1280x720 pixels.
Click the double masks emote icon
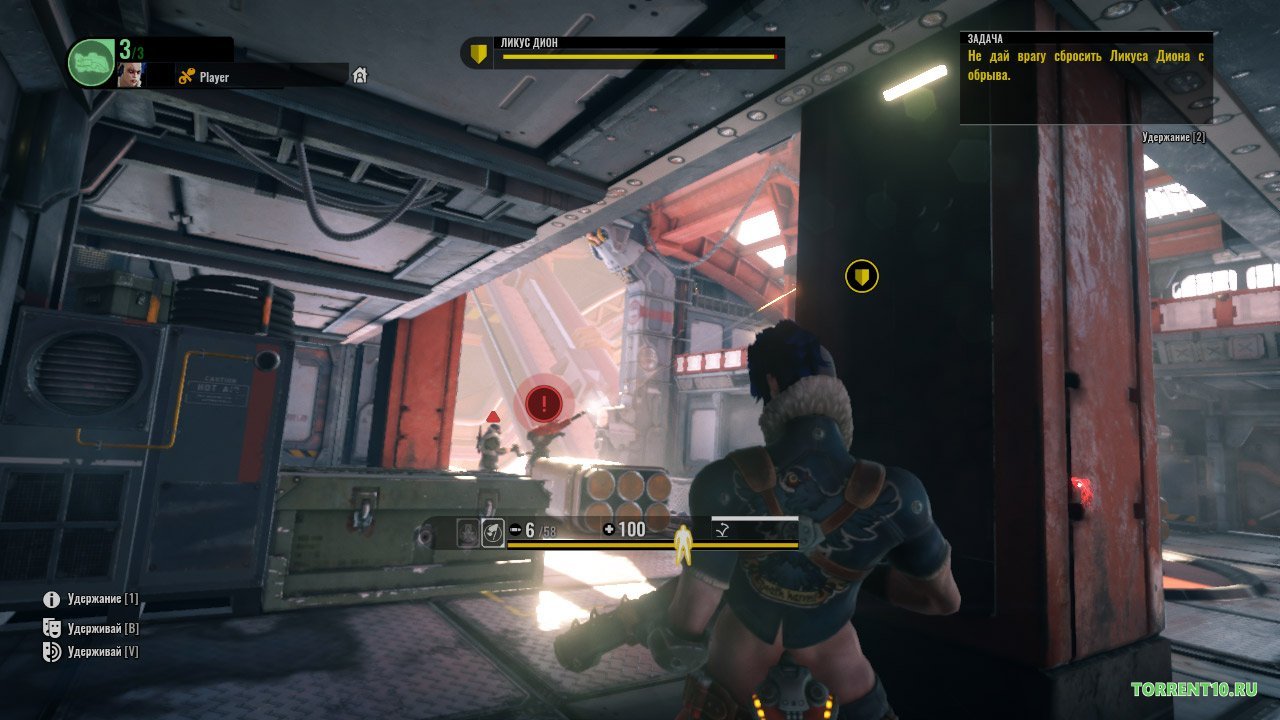coord(52,628)
